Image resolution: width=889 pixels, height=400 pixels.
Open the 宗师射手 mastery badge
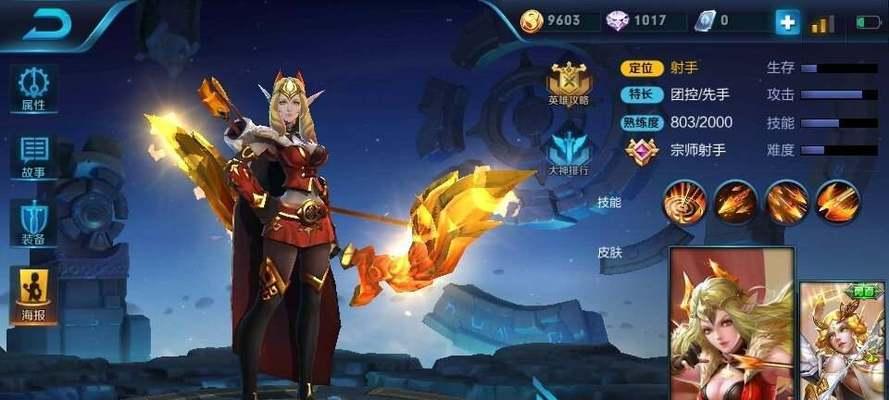point(641,151)
